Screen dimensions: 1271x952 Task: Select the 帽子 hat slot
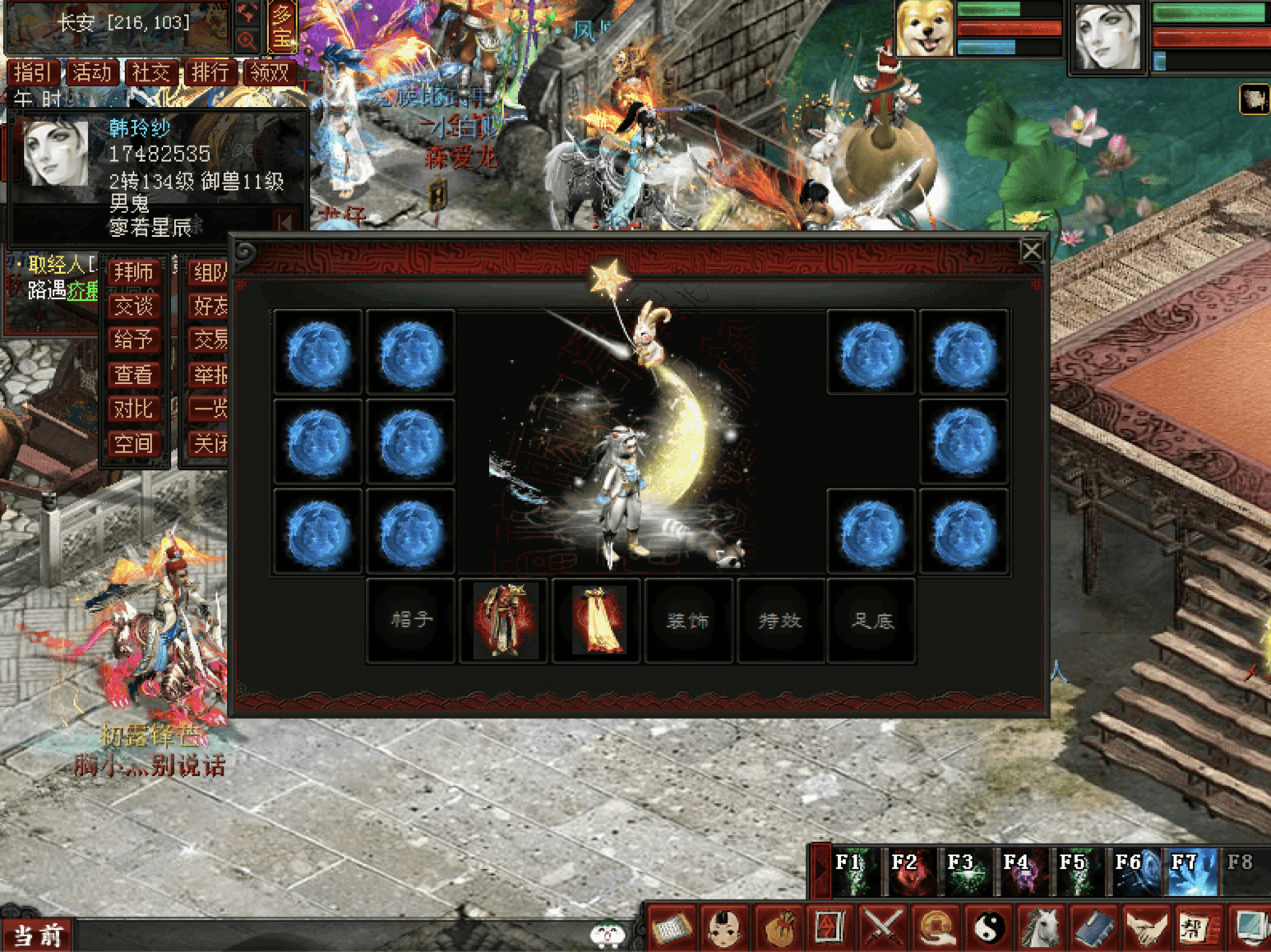(411, 621)
